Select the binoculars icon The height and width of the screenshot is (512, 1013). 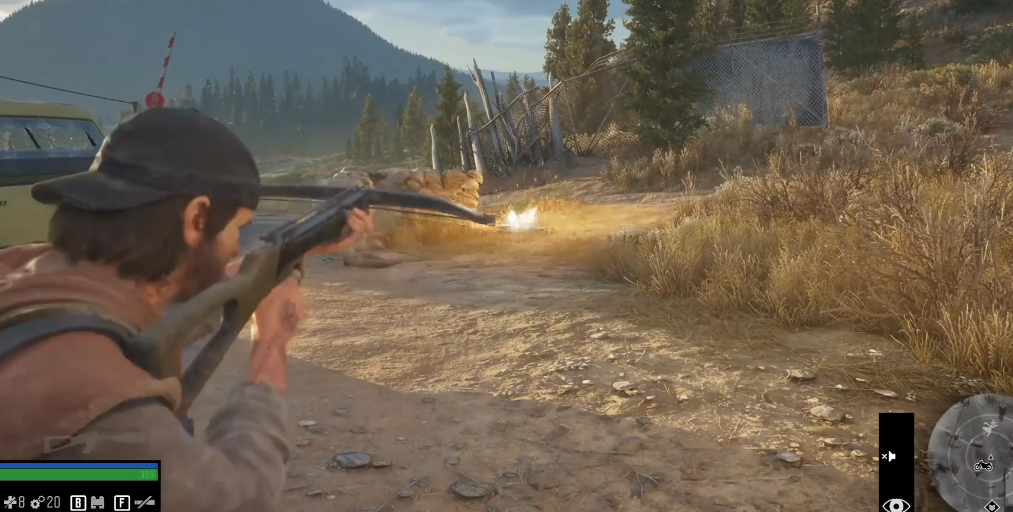[x=99, y=502]
